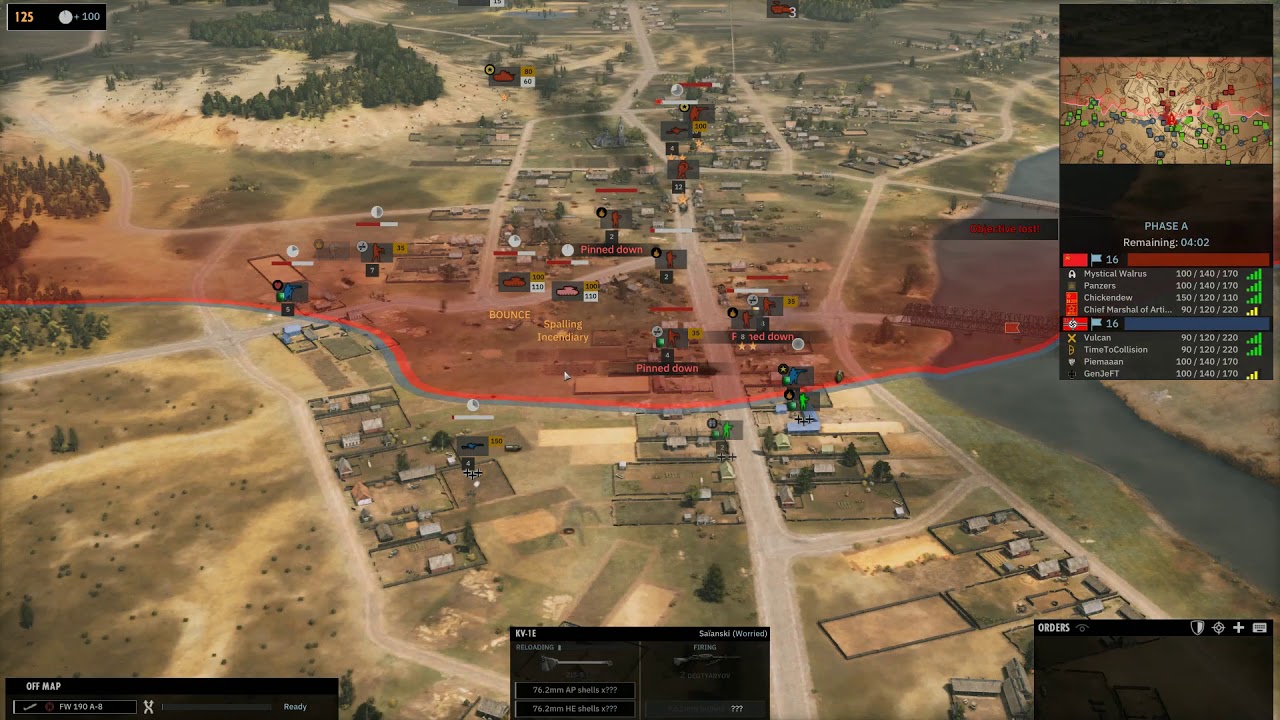Select the blue tank unit marker costing 150

coord(471,445)
